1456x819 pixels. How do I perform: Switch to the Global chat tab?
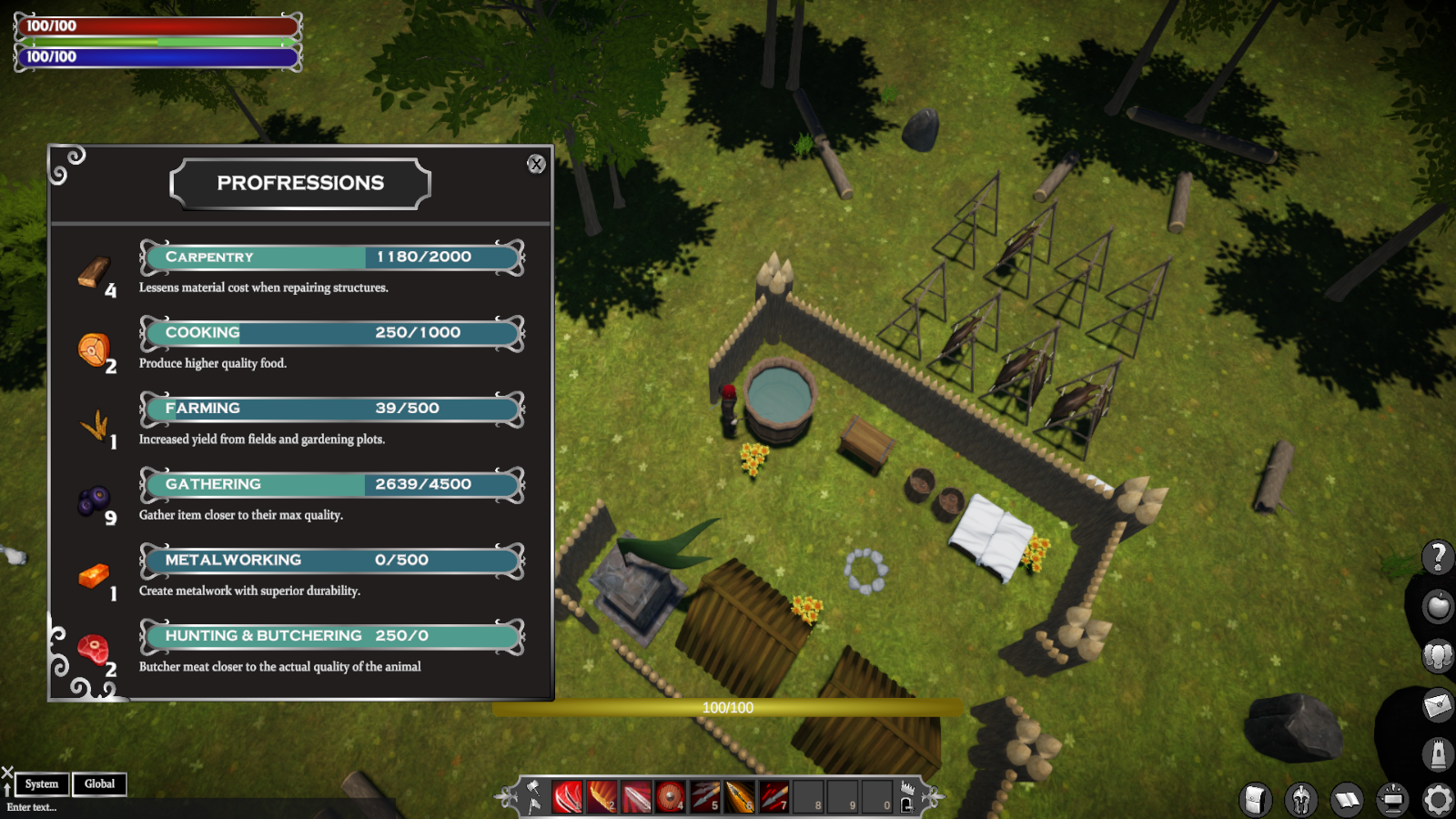[x=99, y=784]
